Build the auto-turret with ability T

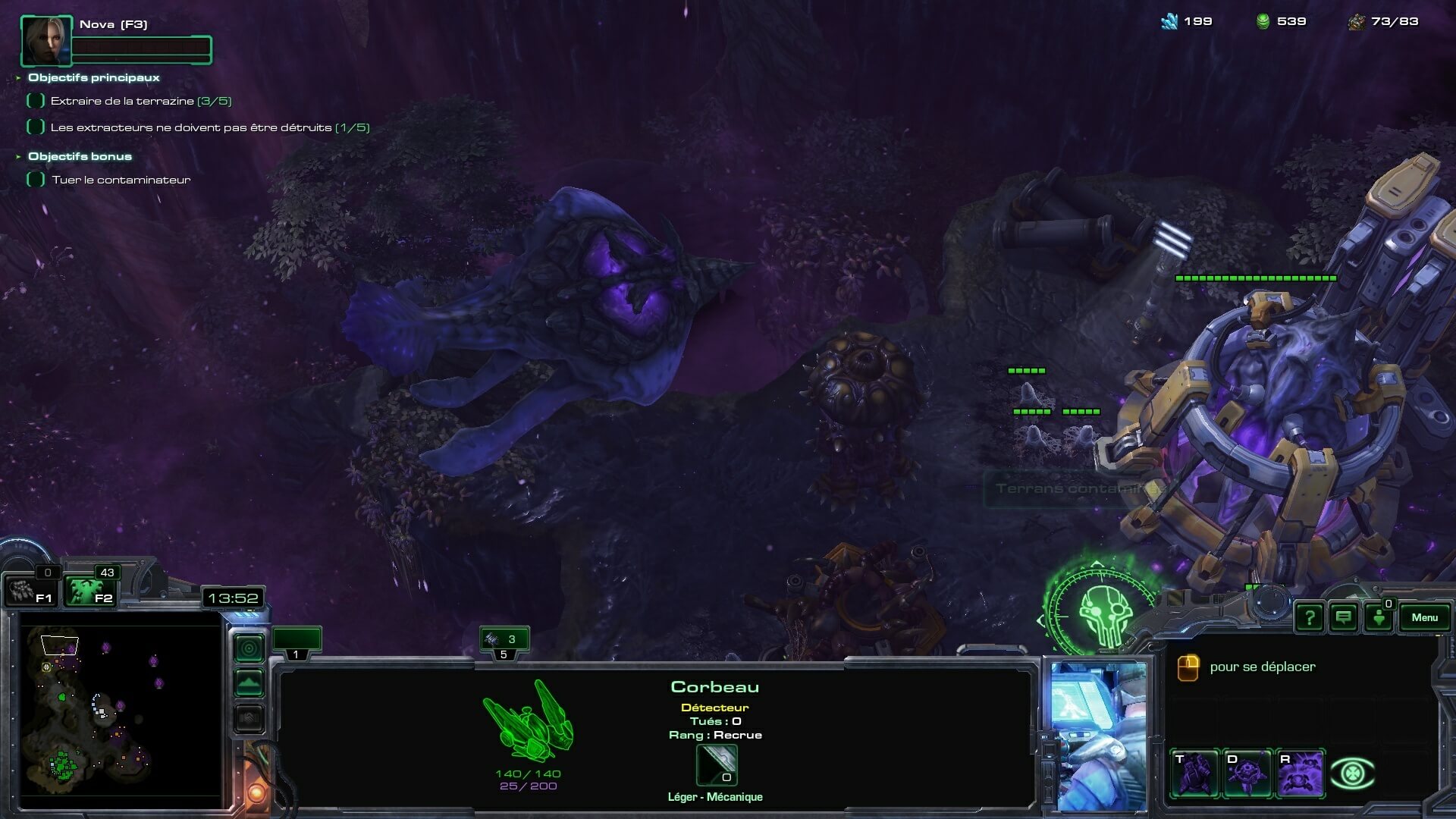pyautogui.click(x=1194, y=774)
